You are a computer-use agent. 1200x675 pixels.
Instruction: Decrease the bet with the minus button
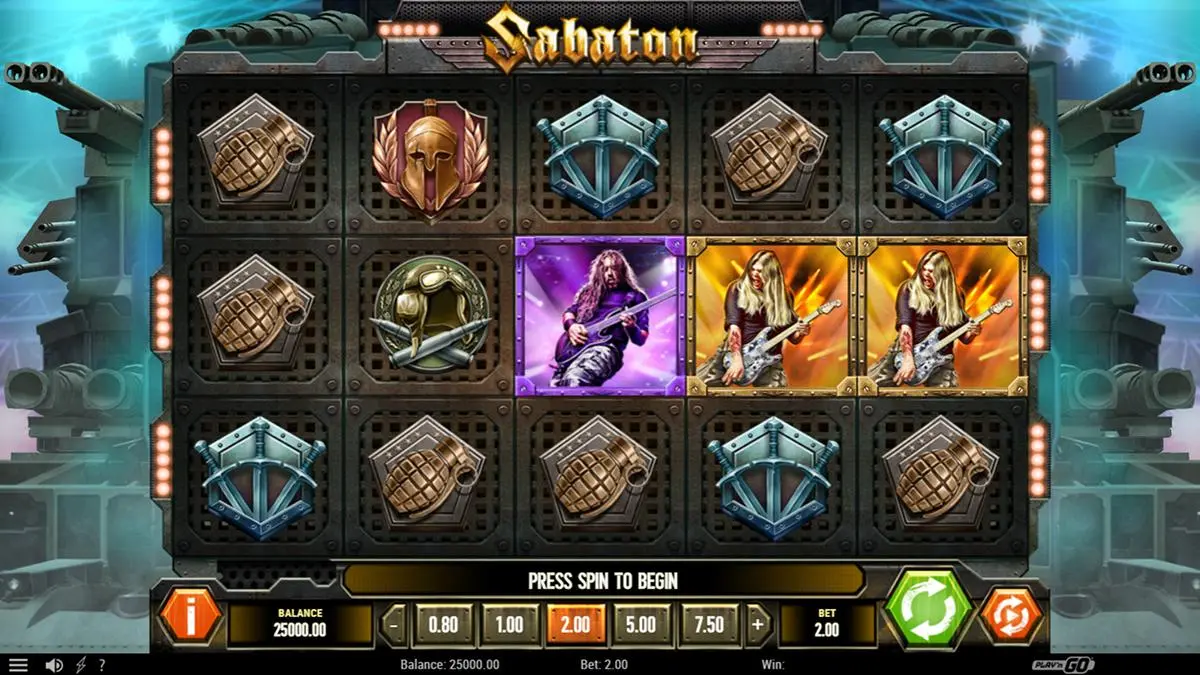click(395, 625)
